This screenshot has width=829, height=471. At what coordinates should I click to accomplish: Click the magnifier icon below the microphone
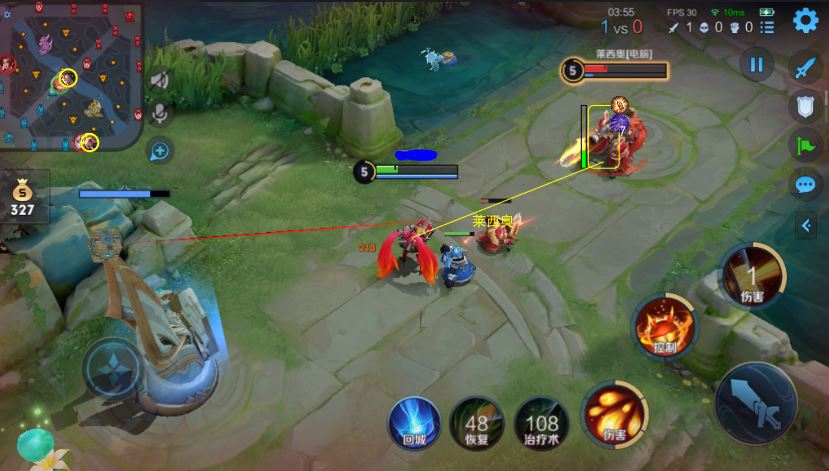point(159,151)
